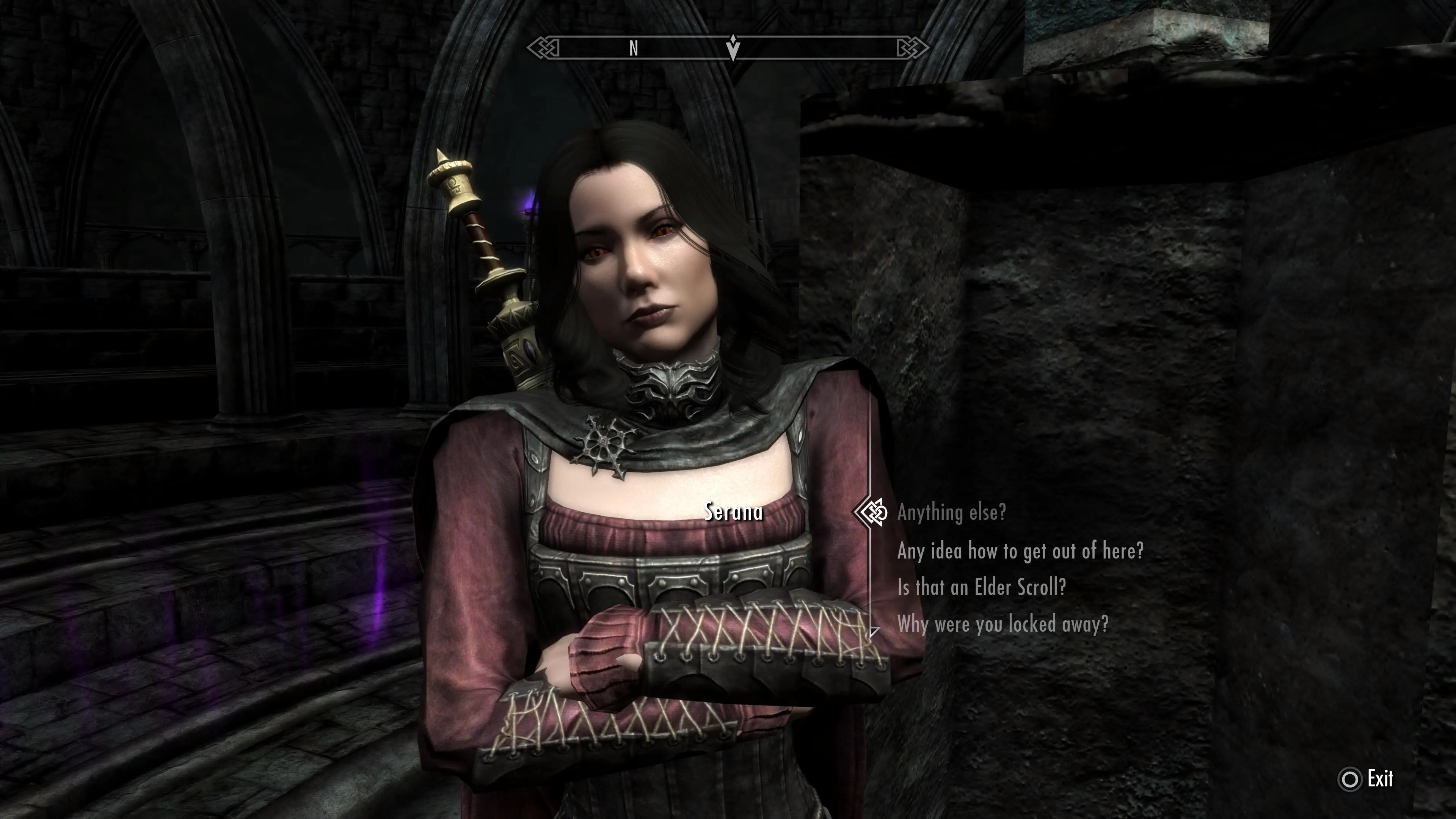Viewport: 1456px width, 819px height.
Task: Ask "Any idea how to get out of here?"
Action: pos(1020,551)
